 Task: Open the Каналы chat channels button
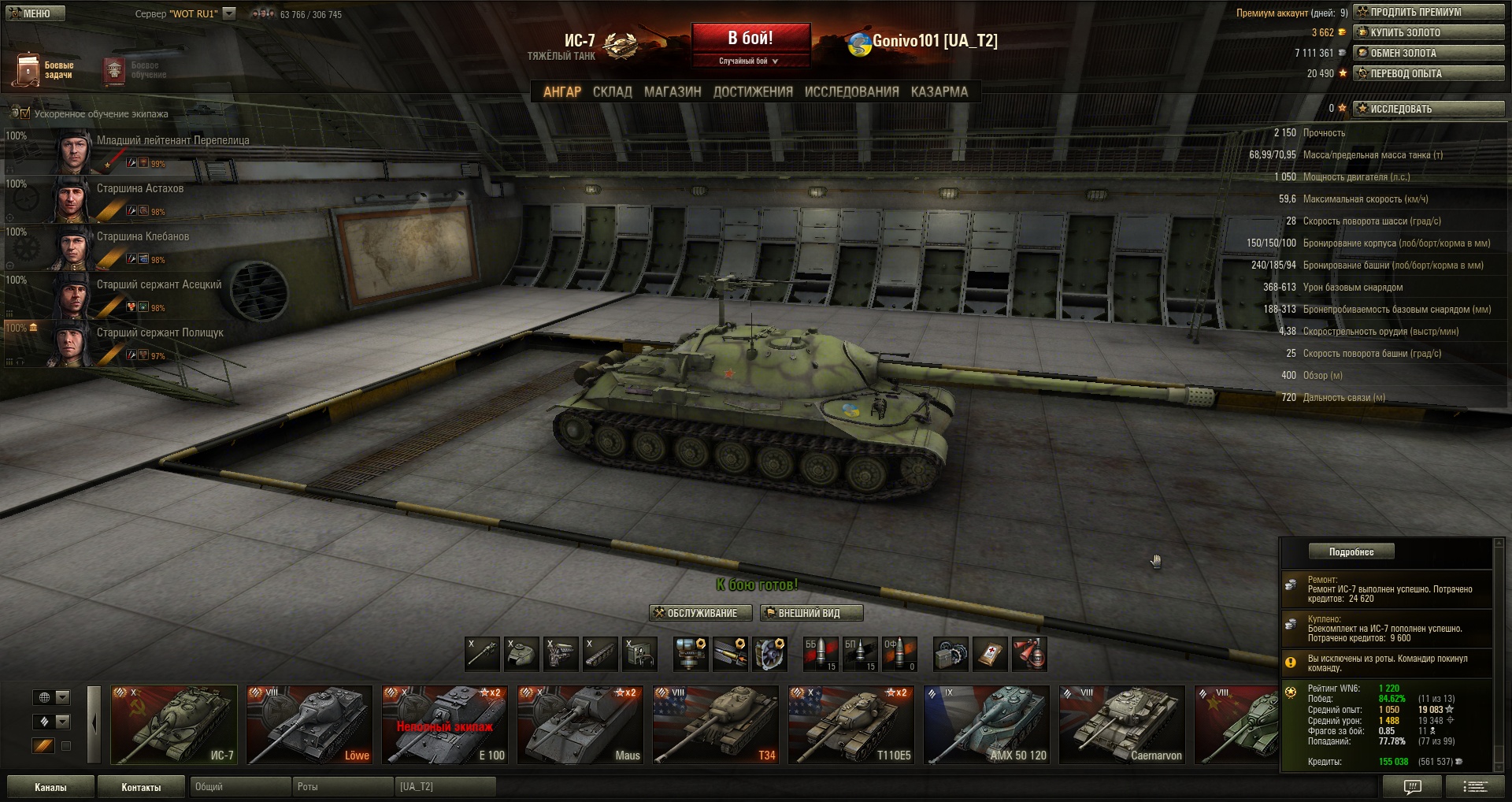click(x=50, y=787)
